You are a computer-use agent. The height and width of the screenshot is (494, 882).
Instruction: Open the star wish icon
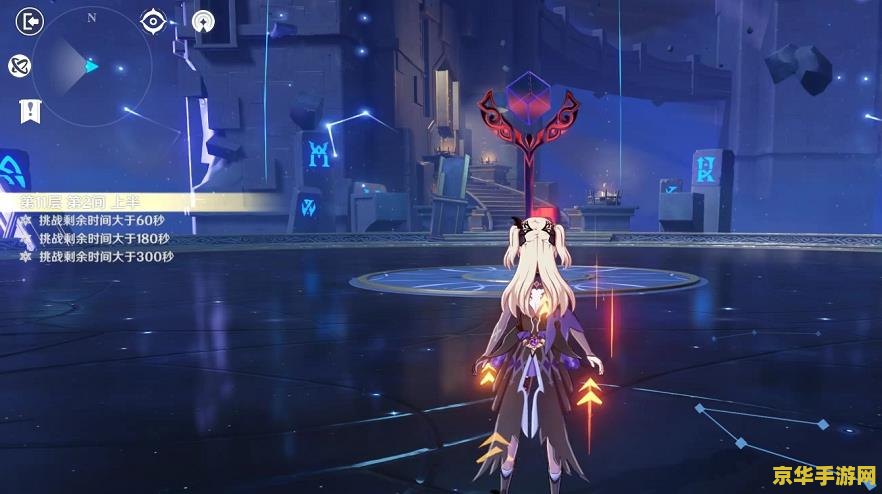(203, 21)
